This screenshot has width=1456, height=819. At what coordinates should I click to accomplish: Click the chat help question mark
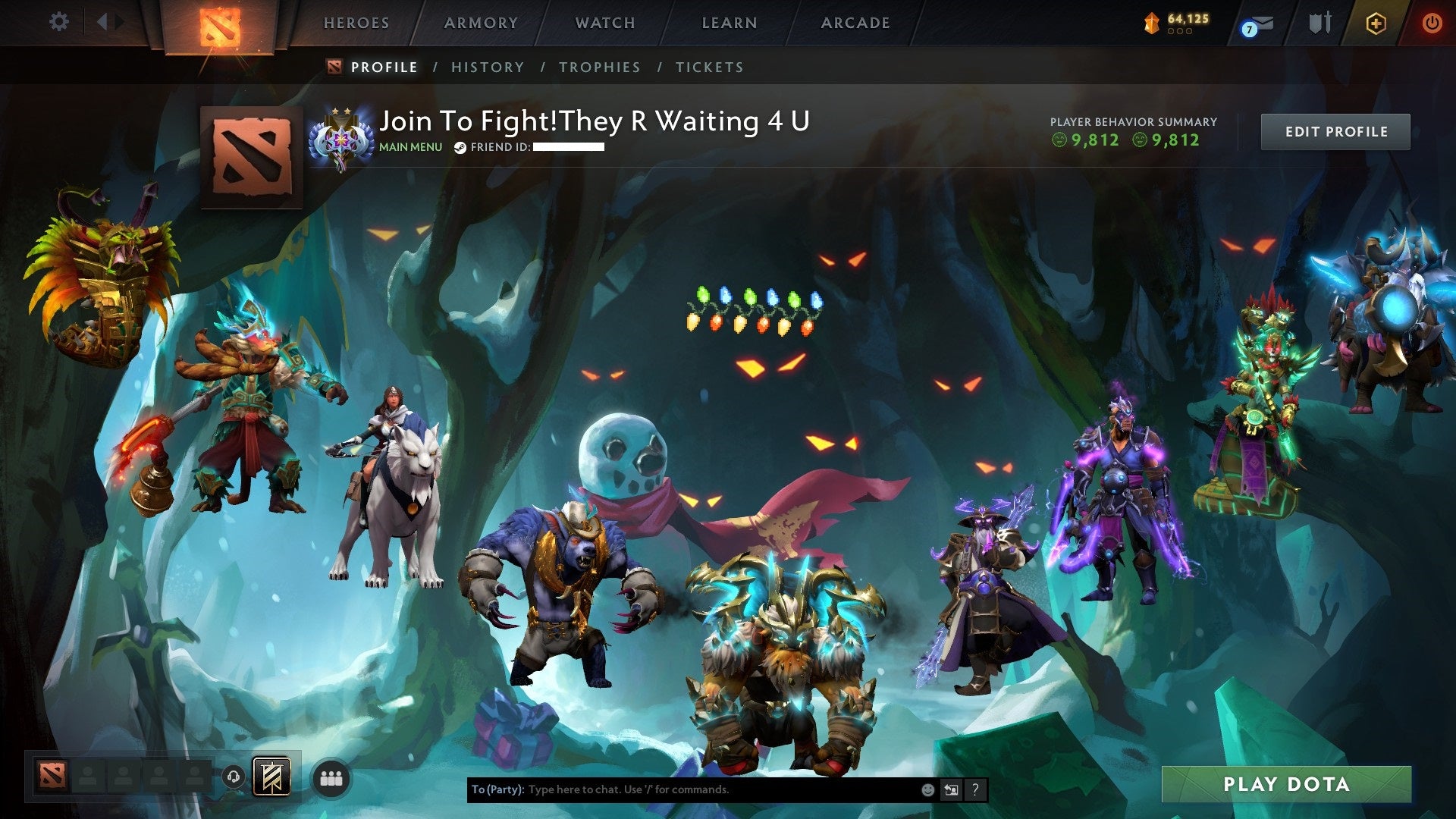click(x=974, y=789)
